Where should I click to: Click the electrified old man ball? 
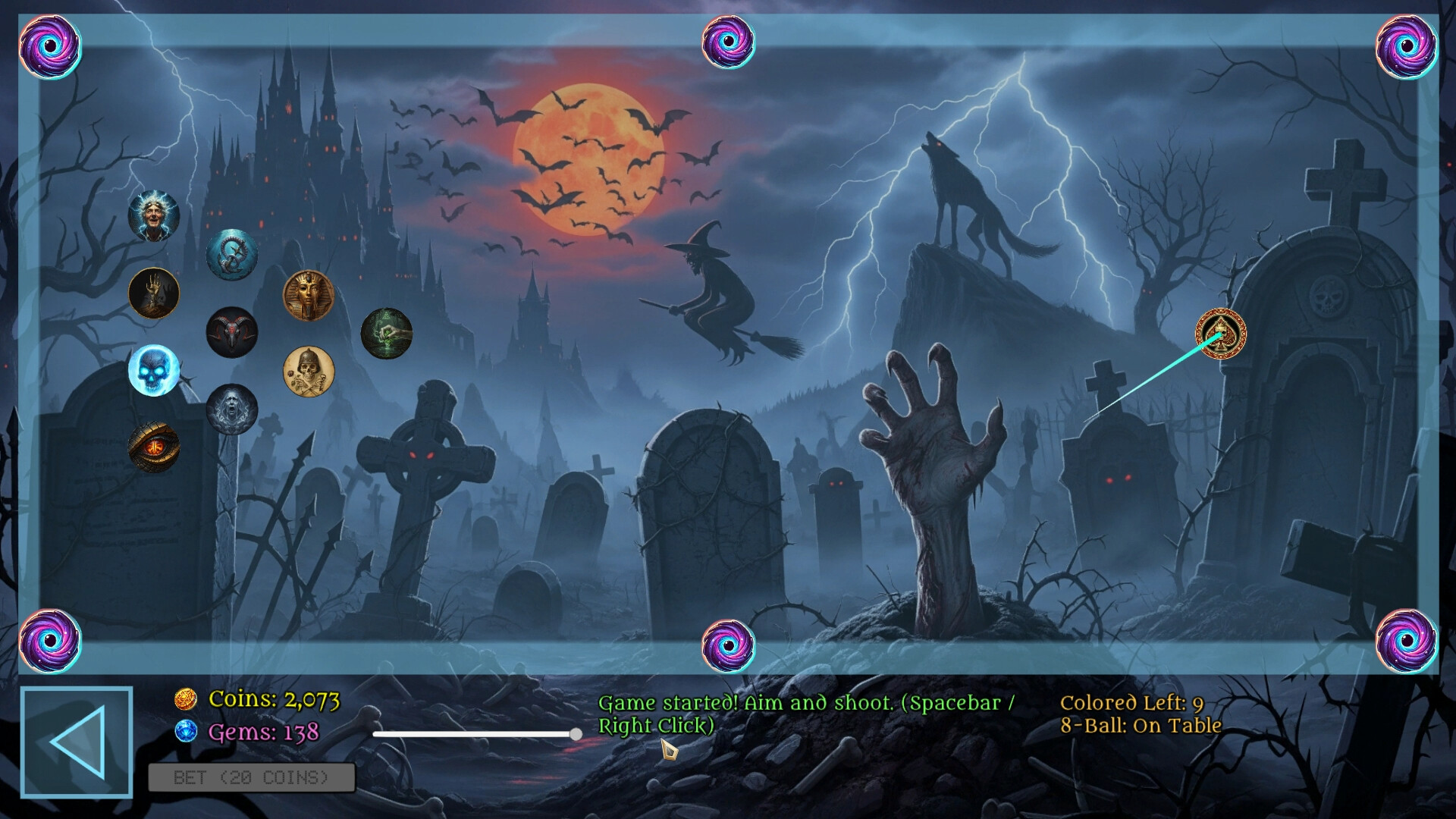(154, 216)
